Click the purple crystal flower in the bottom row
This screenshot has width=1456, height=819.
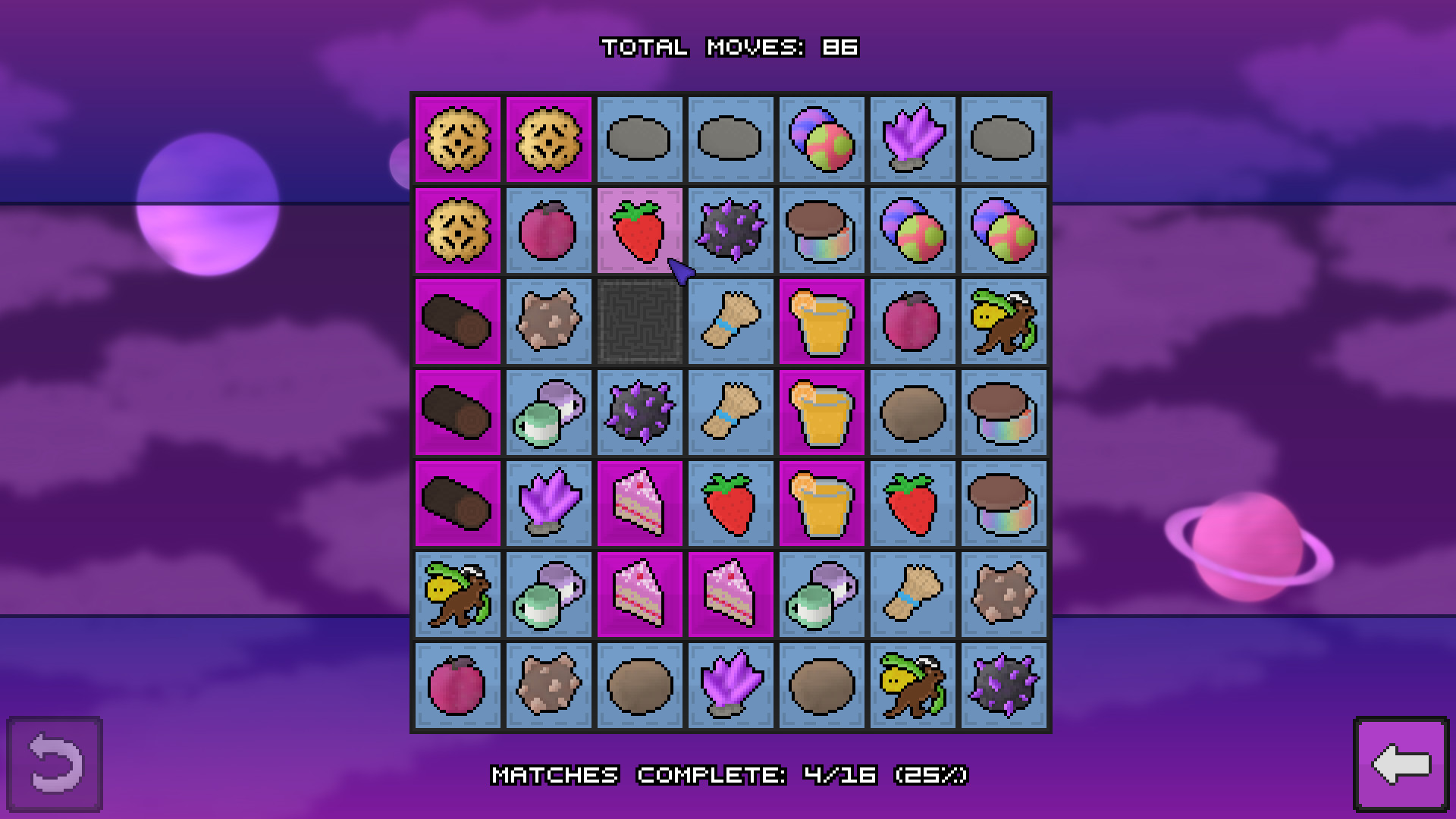[730, 683]
